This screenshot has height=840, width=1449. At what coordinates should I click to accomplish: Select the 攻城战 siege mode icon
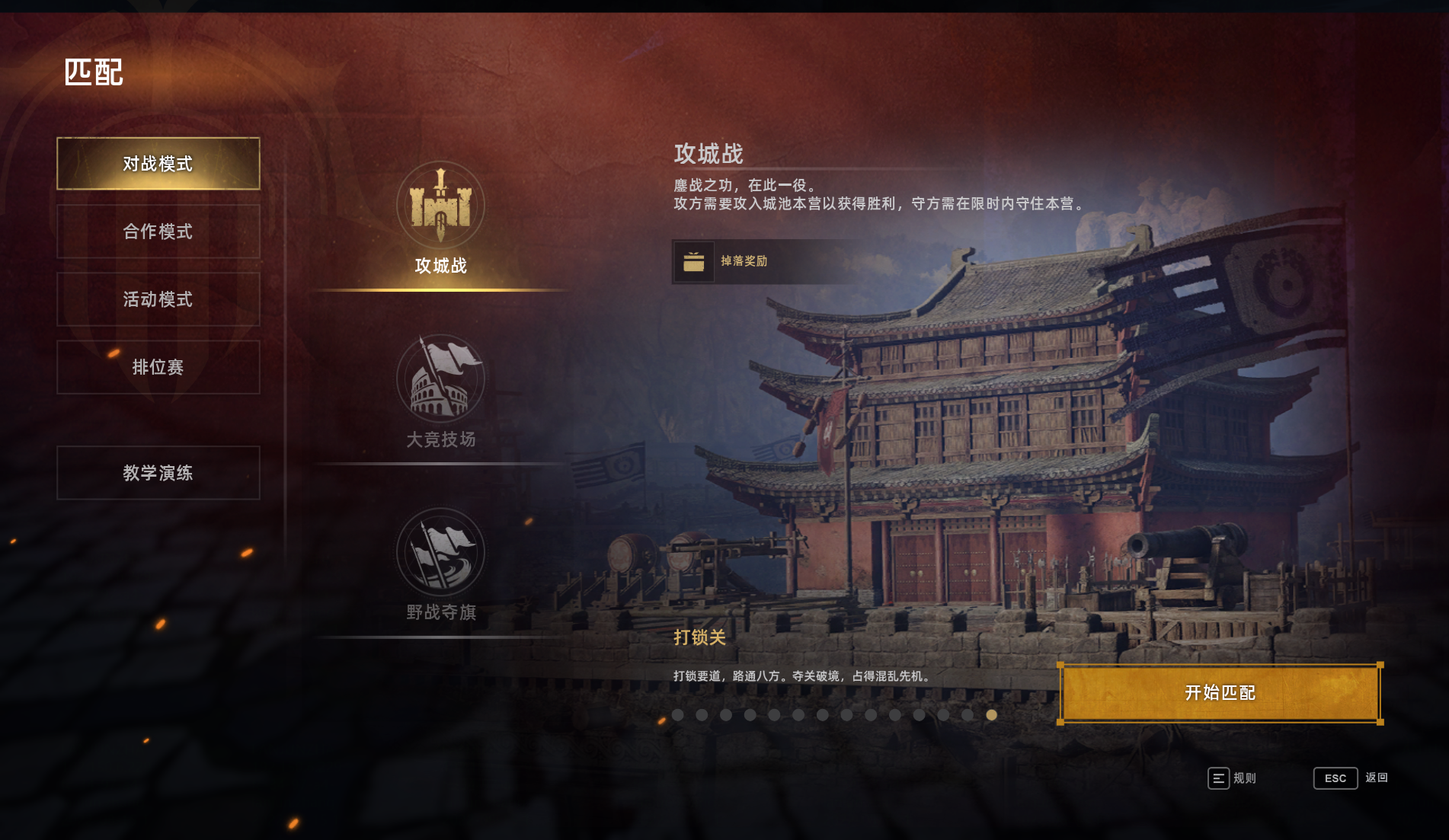coord(440,207)
